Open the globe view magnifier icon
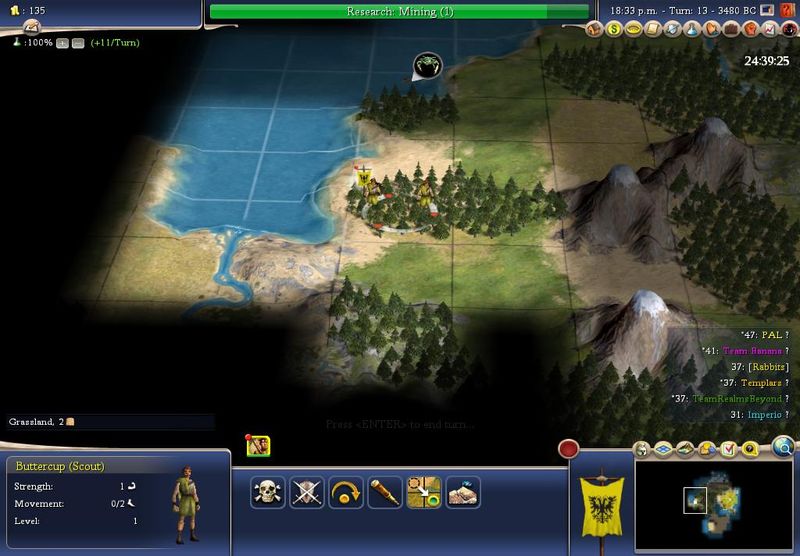The width and height of the screenshot is (800, 556). (x=784, y=447)
